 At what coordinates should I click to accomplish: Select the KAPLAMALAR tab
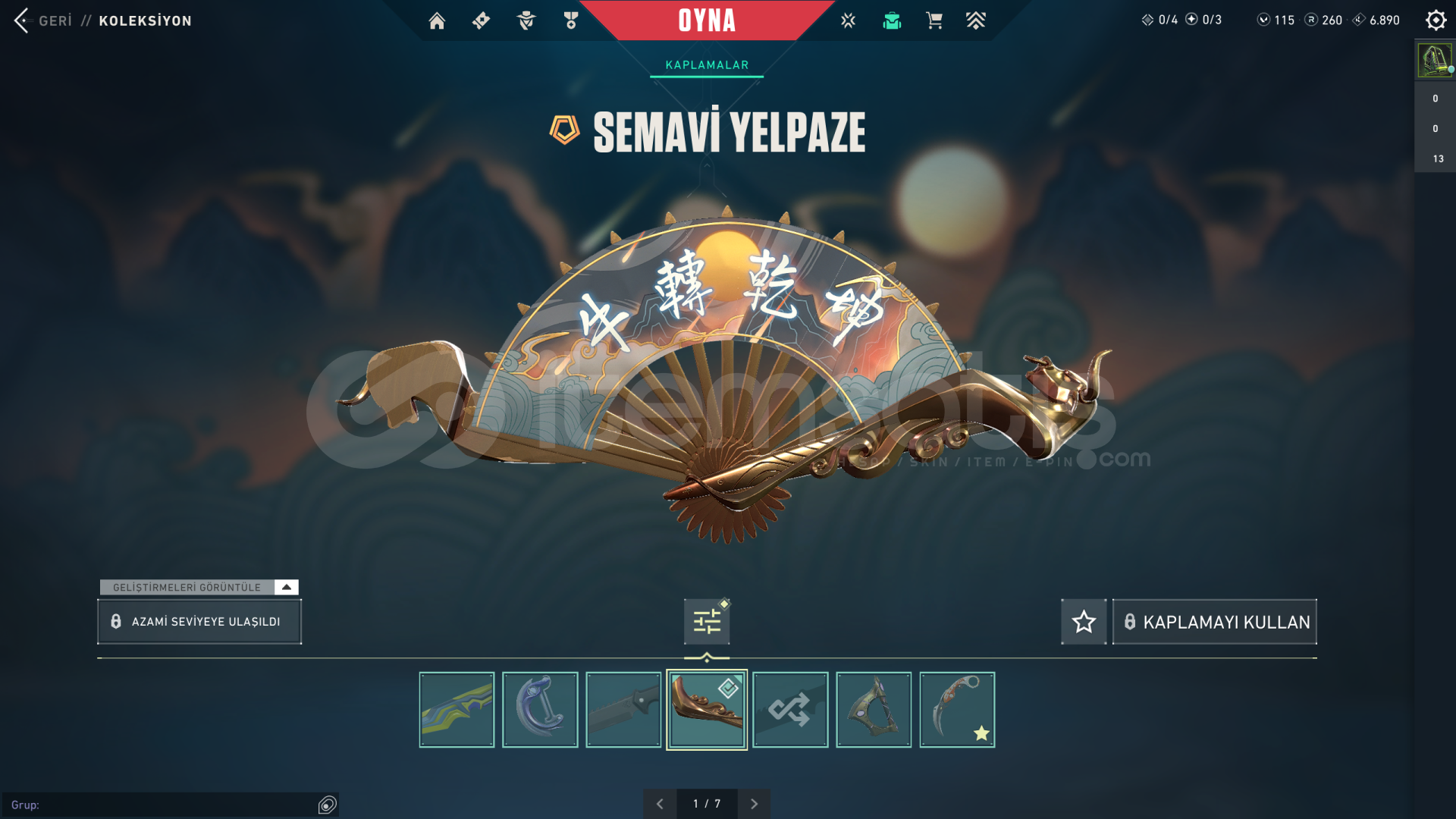[x=707, y=65]
